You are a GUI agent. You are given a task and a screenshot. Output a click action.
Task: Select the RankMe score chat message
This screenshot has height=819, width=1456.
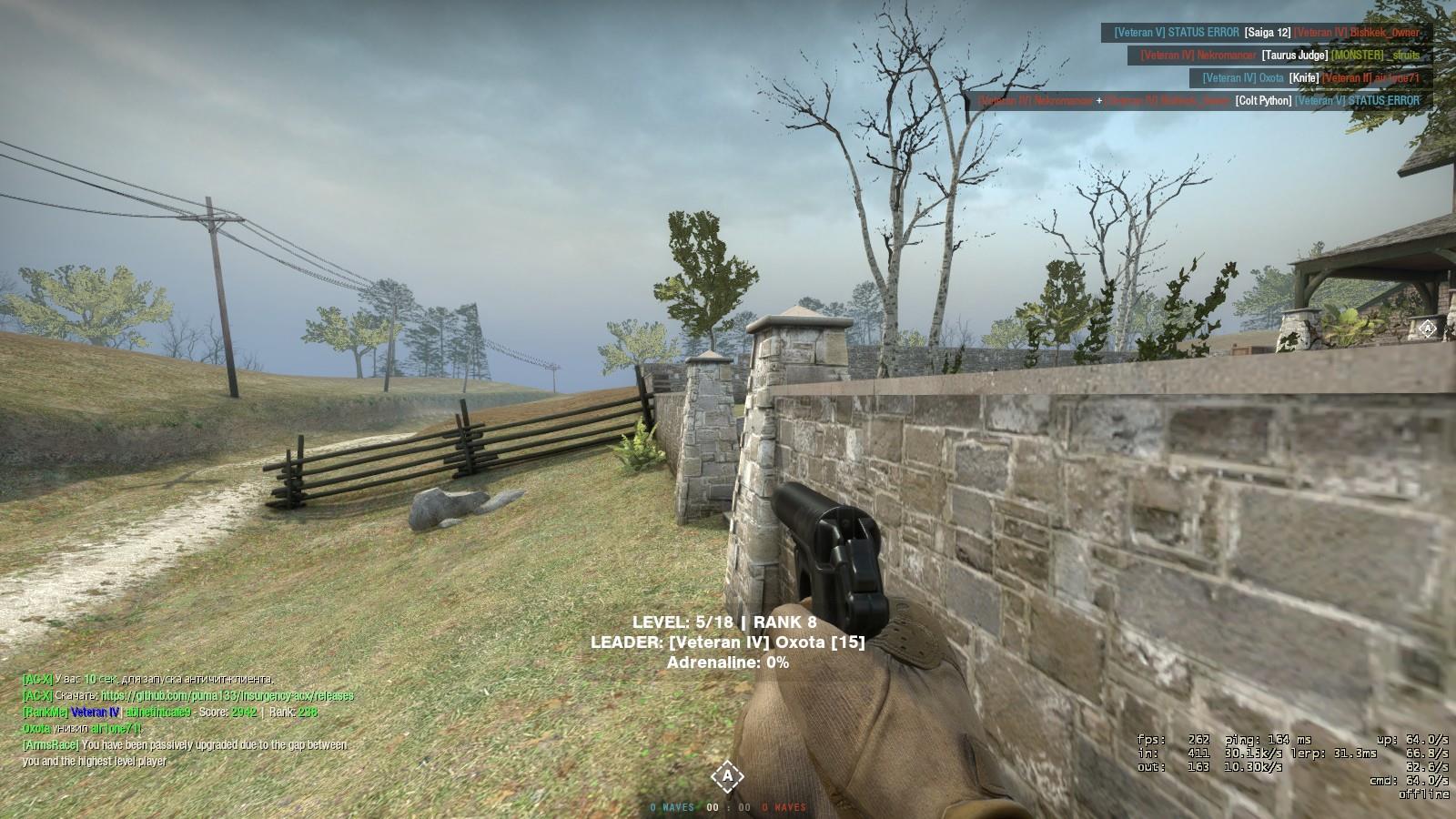170,712
